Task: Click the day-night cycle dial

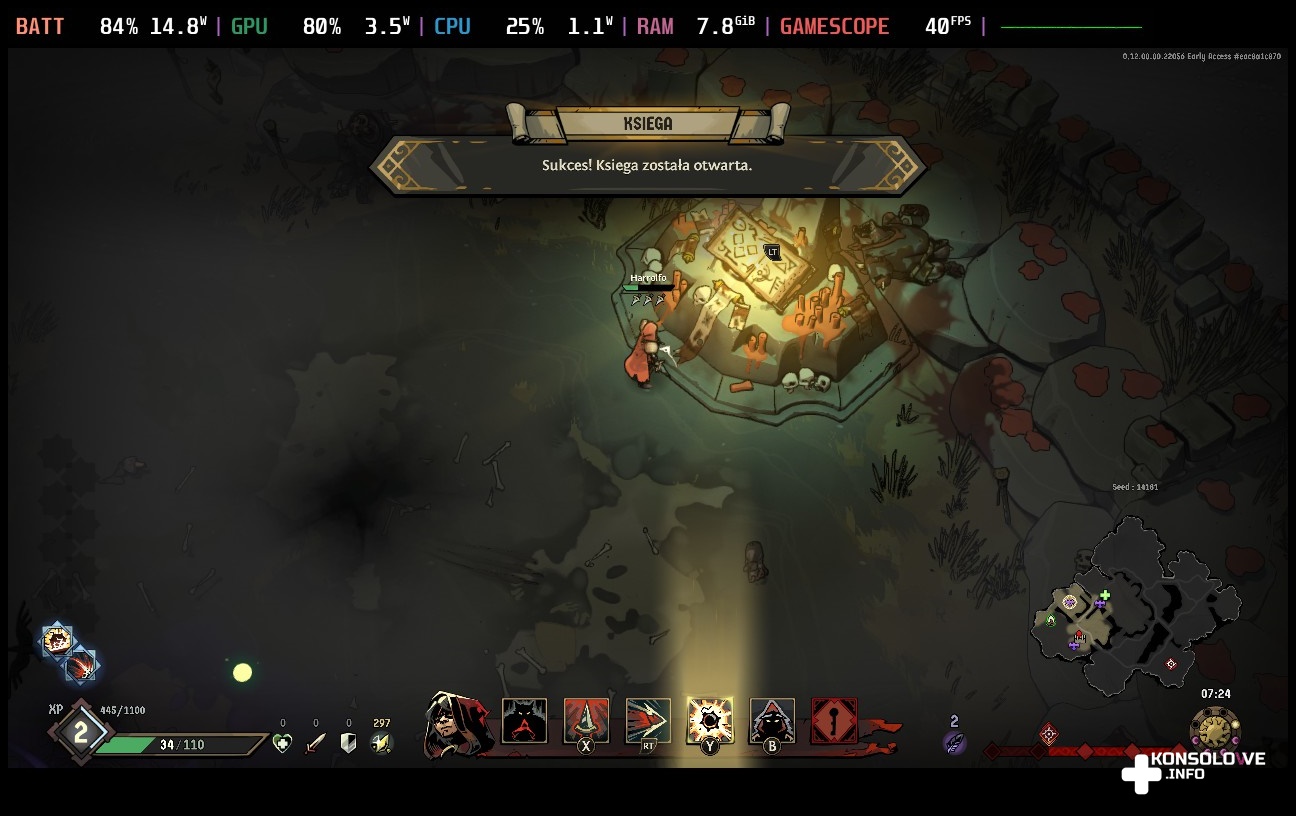Action: coord(1215,729)
